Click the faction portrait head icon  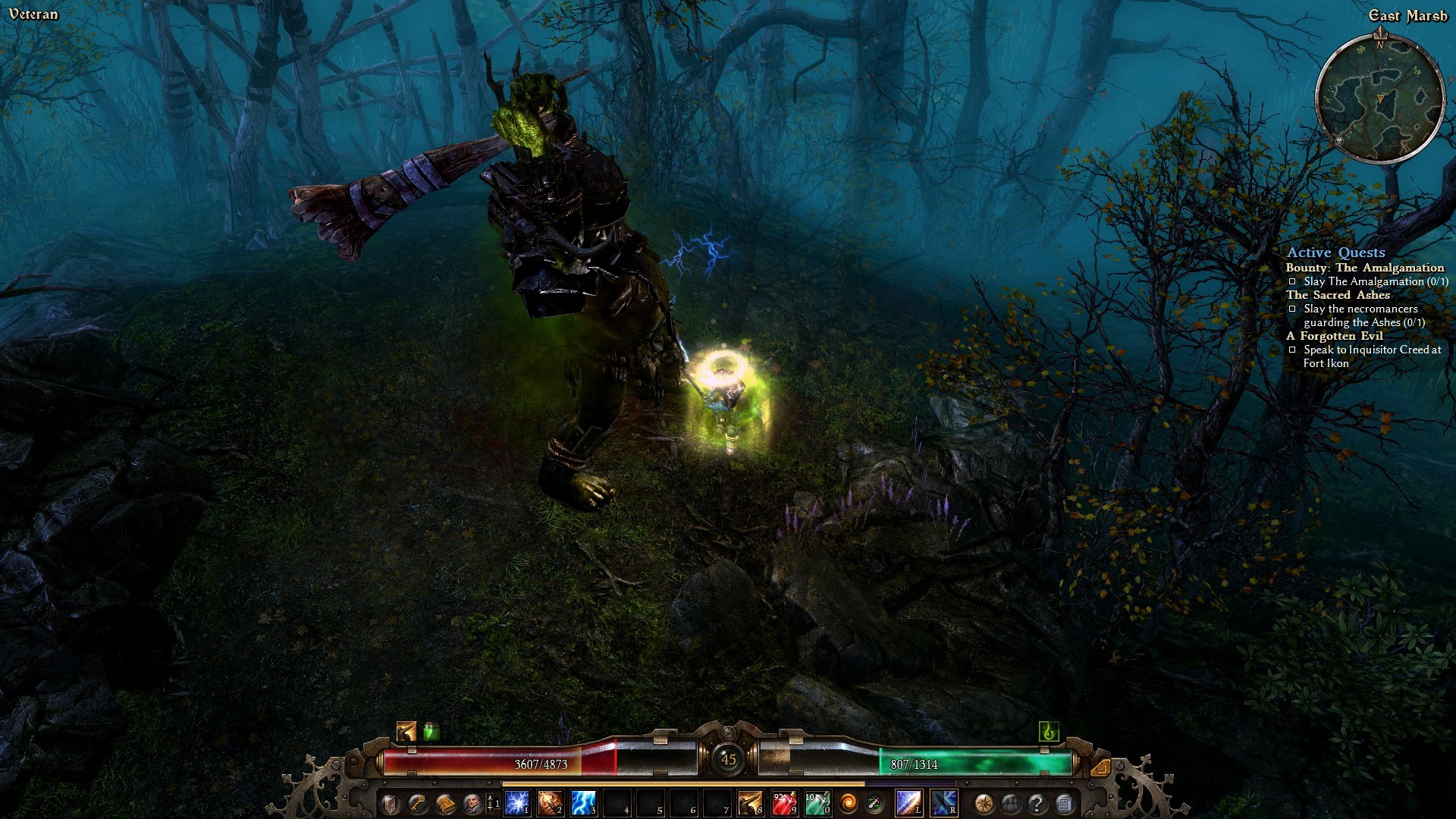point(472,802)
